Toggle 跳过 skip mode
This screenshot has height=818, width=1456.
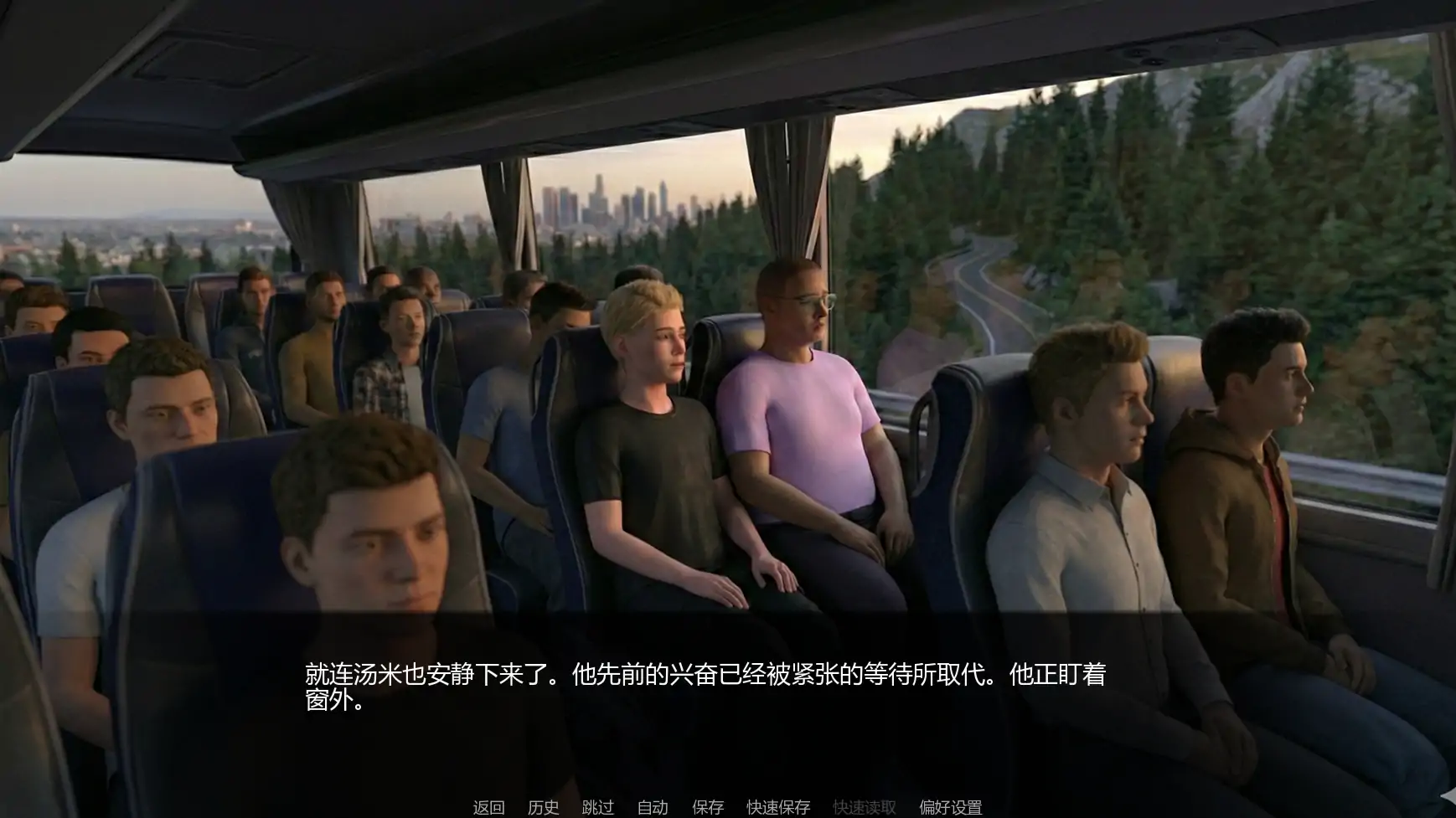pos(598,807)
